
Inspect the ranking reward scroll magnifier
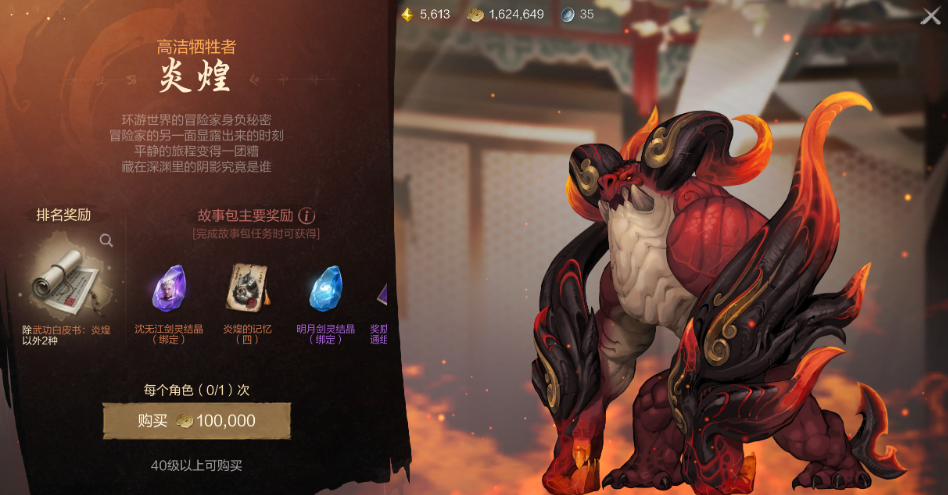pos(106,241)
